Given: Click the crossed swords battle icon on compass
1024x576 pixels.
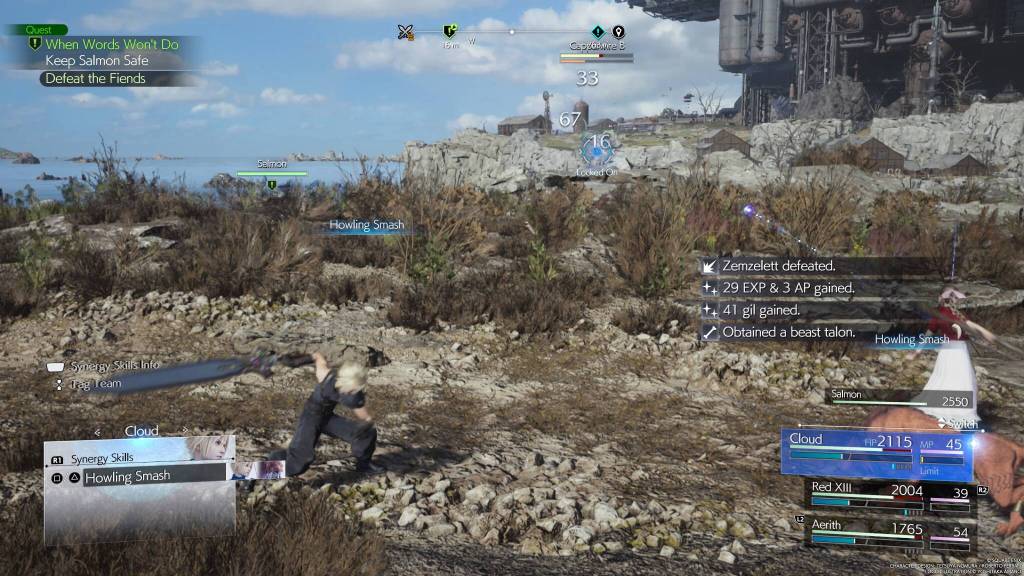Looking at the screenshot, I should pos(405,31).
